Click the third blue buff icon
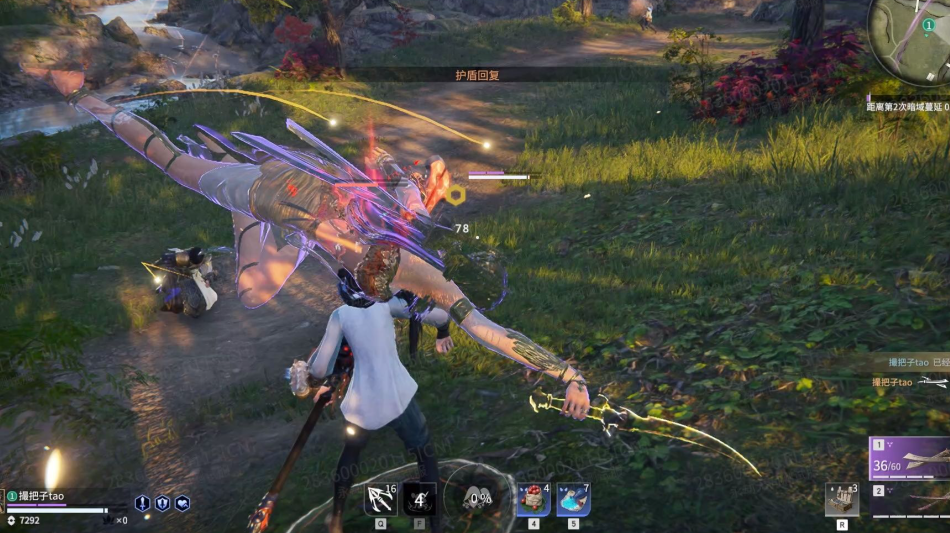Screen dimensions: 950x533 (x=182, y=503)
